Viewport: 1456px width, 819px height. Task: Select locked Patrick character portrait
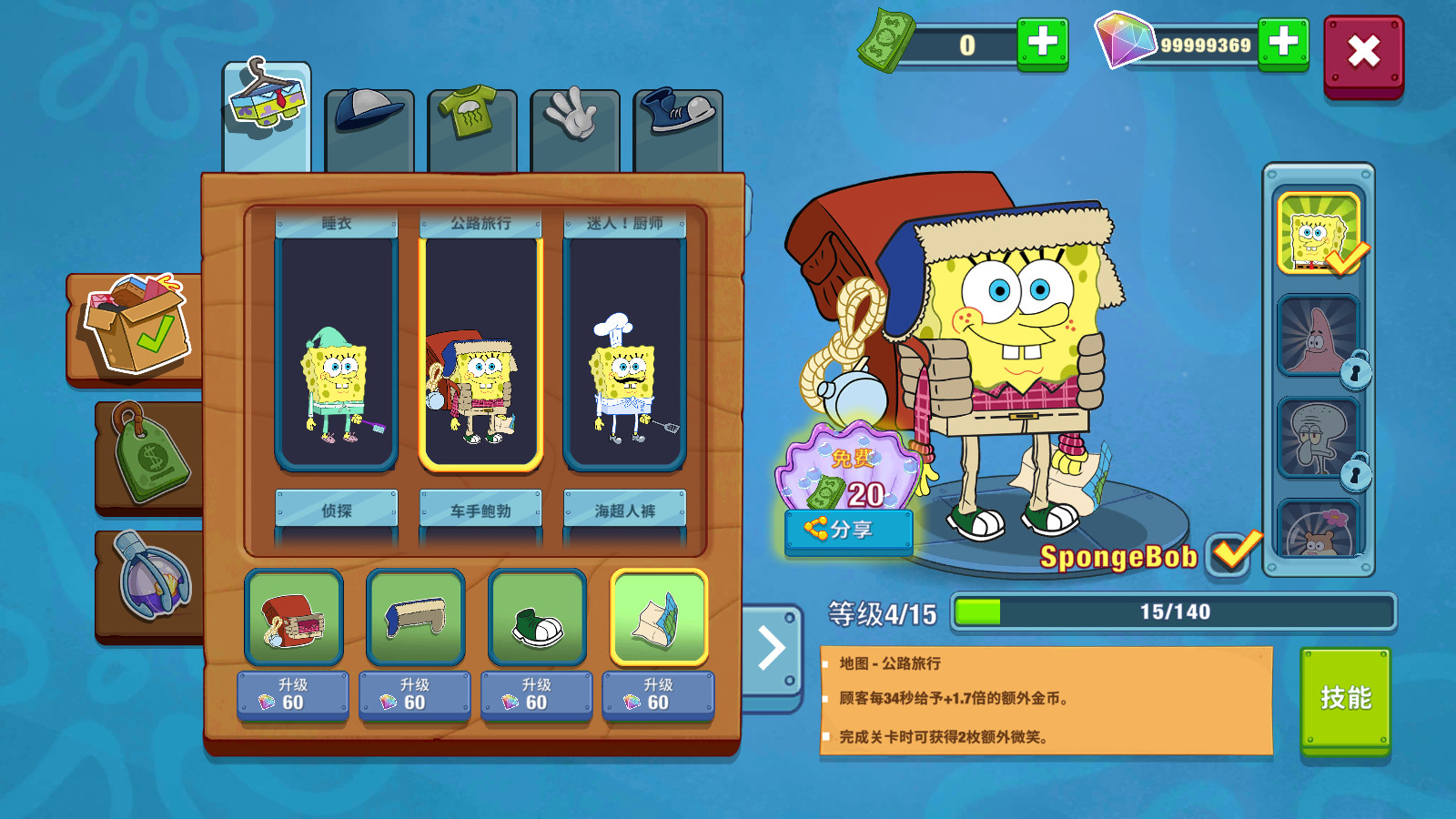(1319, 336)
